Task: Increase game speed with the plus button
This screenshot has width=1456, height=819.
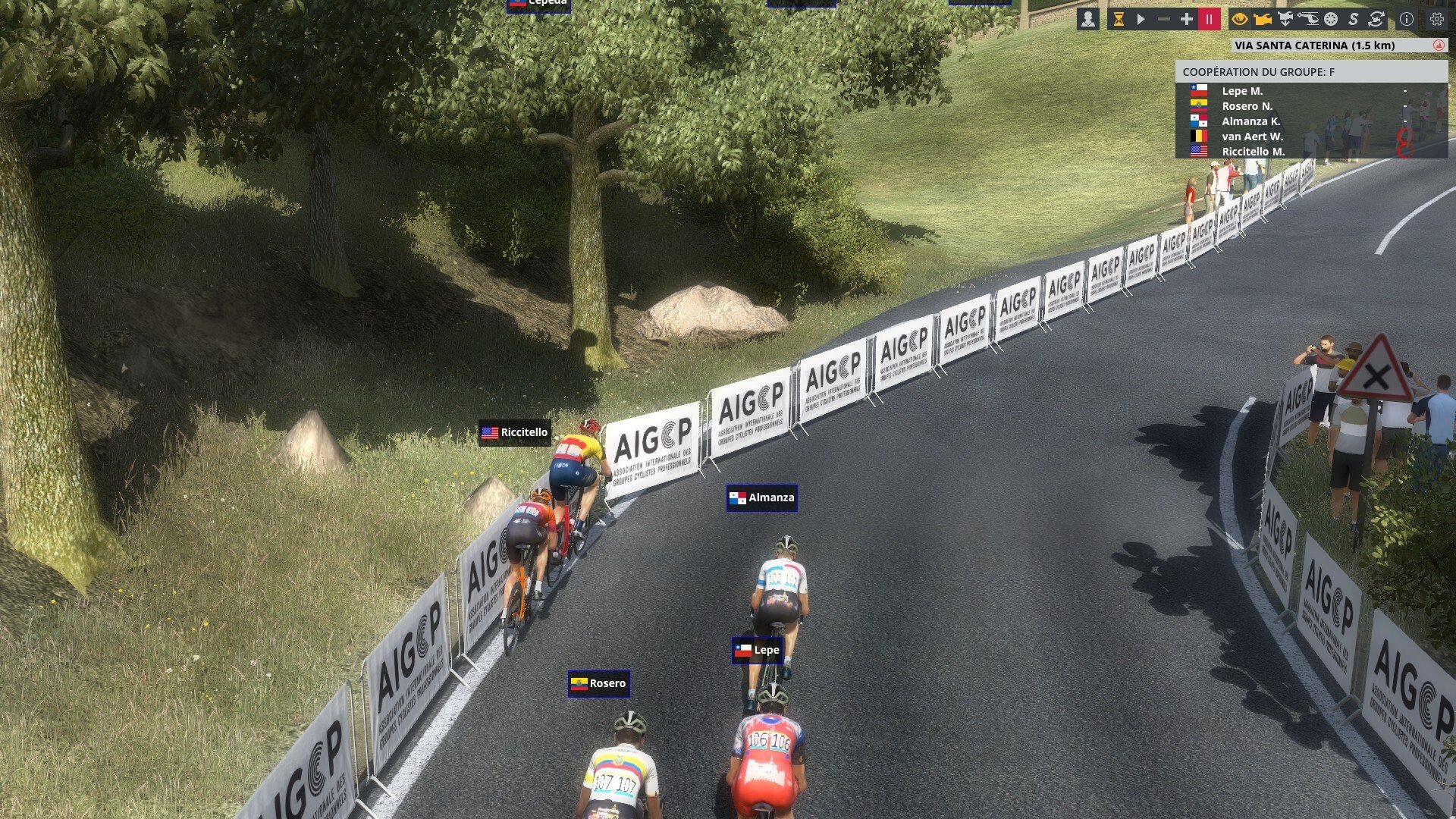Action: (1186, 19)
